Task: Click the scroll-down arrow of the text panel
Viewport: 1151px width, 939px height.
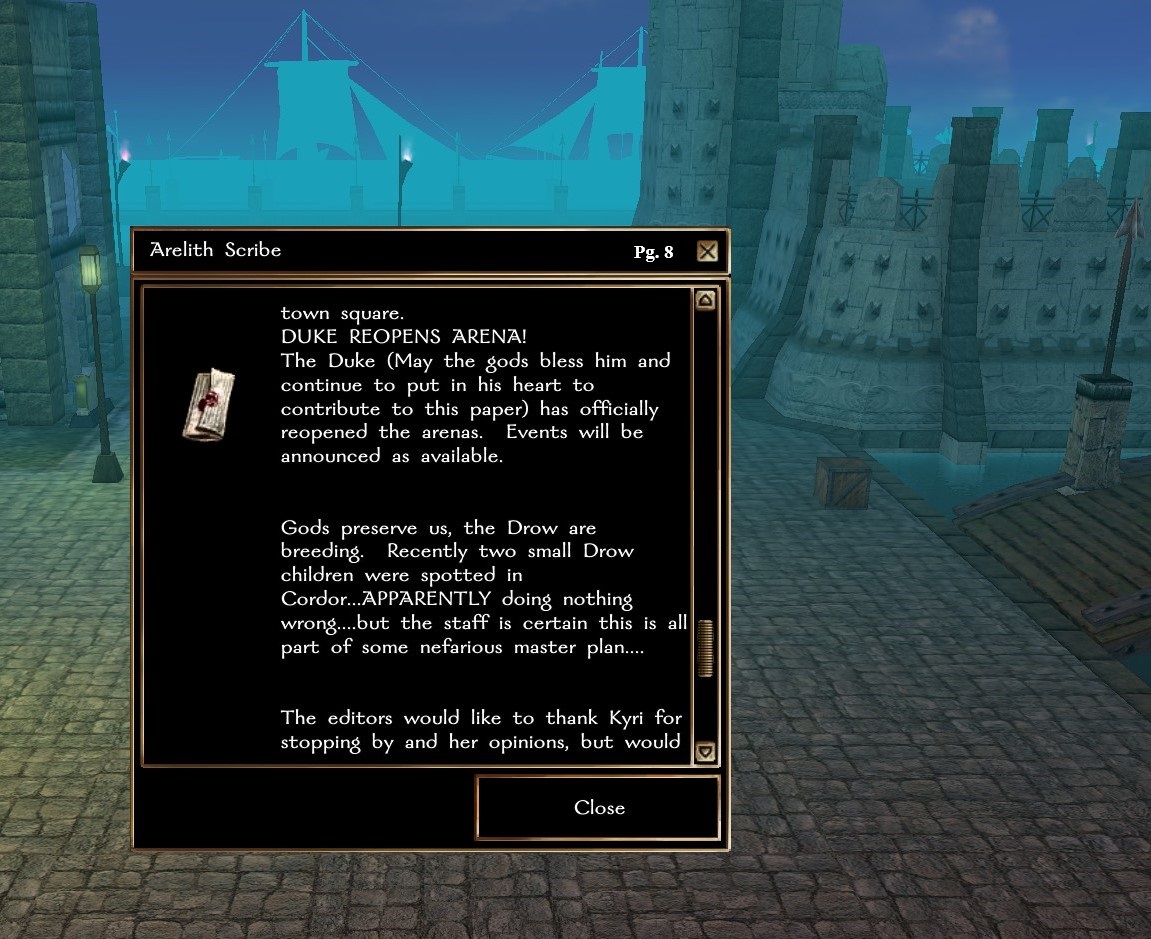Action: 705,751
